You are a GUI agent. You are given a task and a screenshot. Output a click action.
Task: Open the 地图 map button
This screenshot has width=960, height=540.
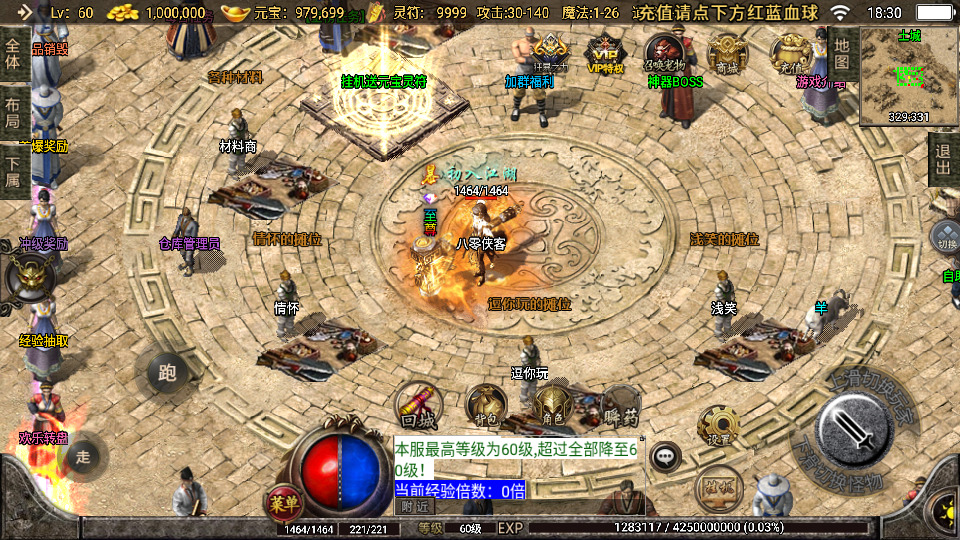pos(842,53)
